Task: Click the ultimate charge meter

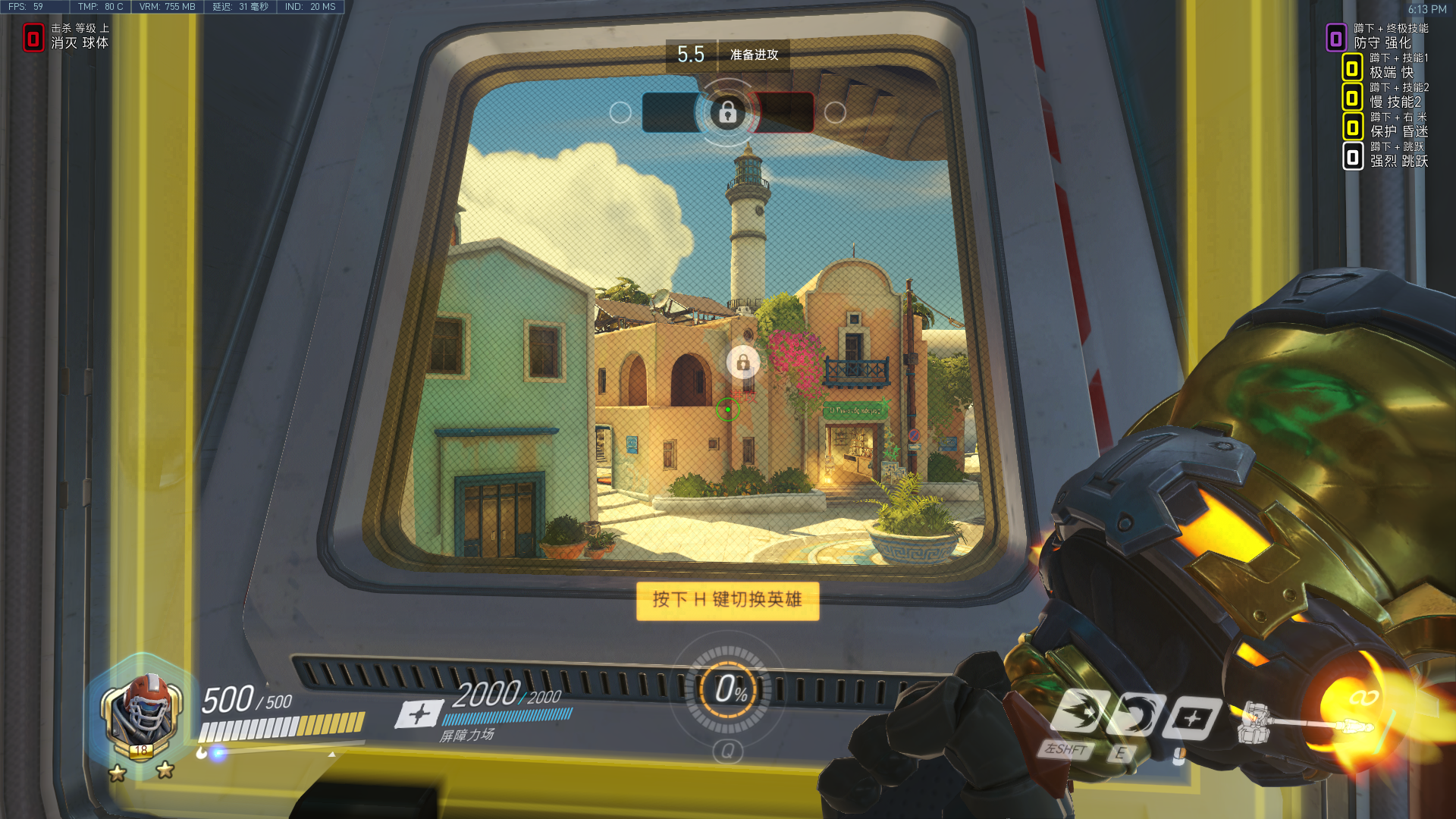Action: click(728, 689)
